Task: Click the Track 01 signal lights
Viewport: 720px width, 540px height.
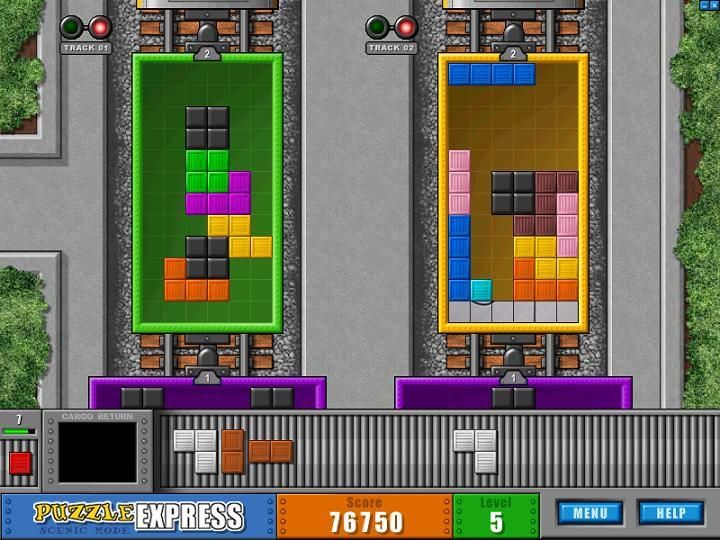Action: point(85,27)
